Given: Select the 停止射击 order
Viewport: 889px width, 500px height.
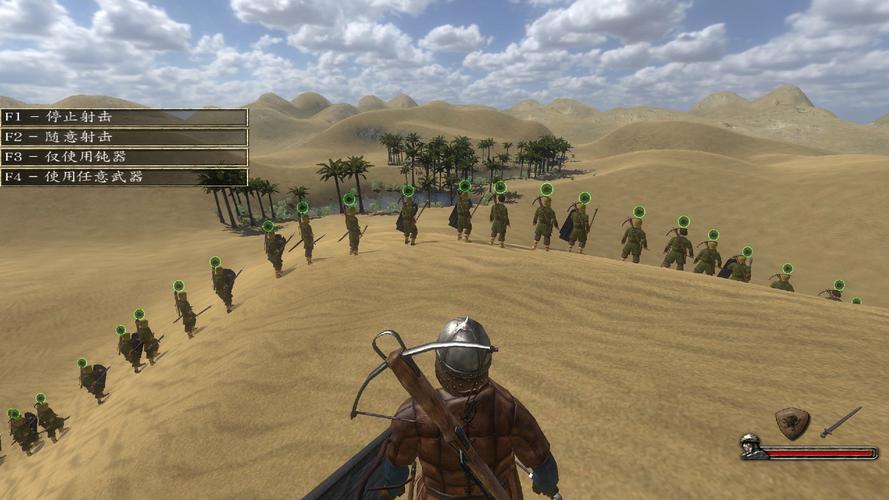Looking at the screenshot, I should (x=123, y=117).
